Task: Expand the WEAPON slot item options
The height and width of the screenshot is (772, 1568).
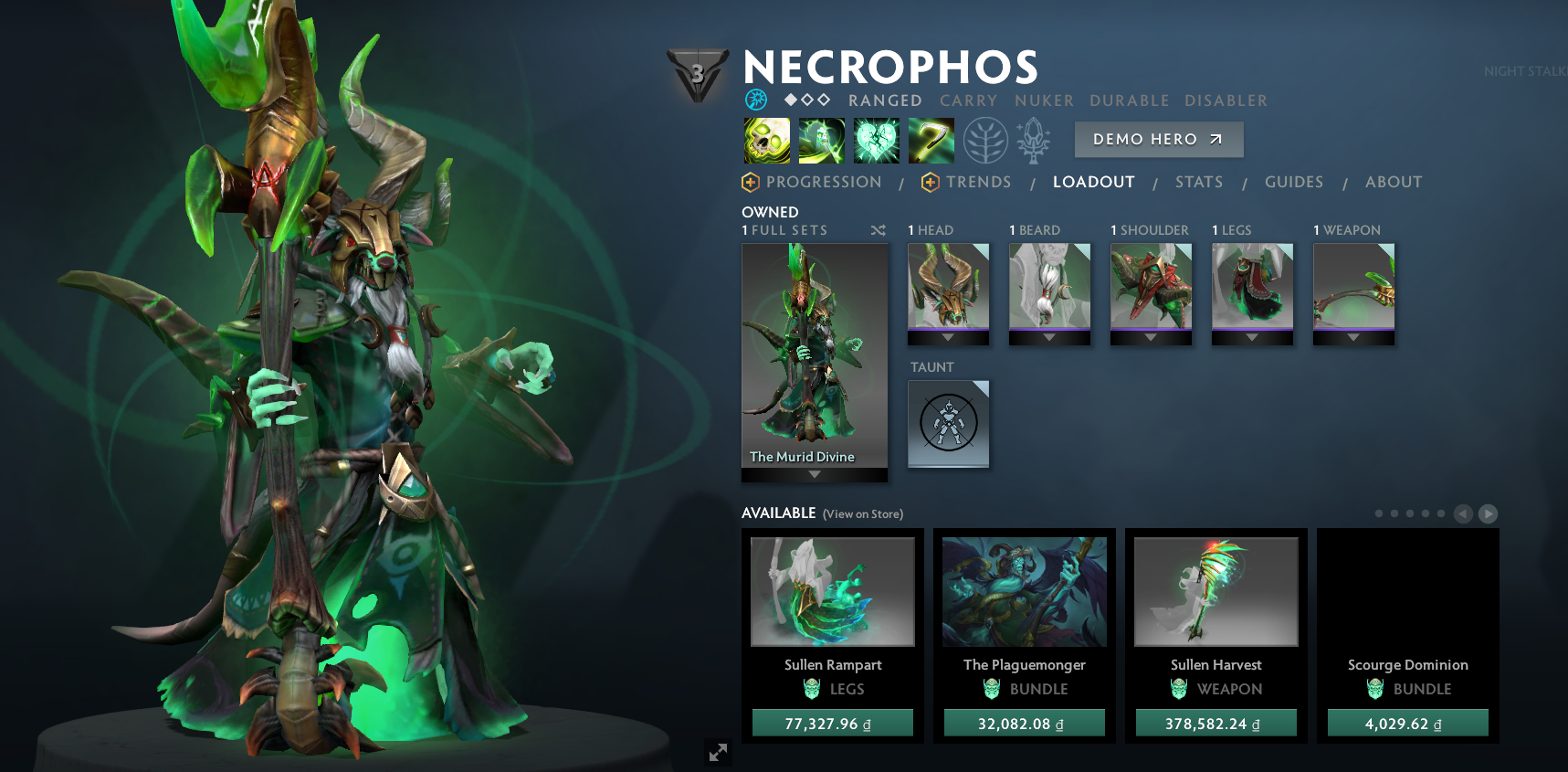Action: tap(1352, 336)
